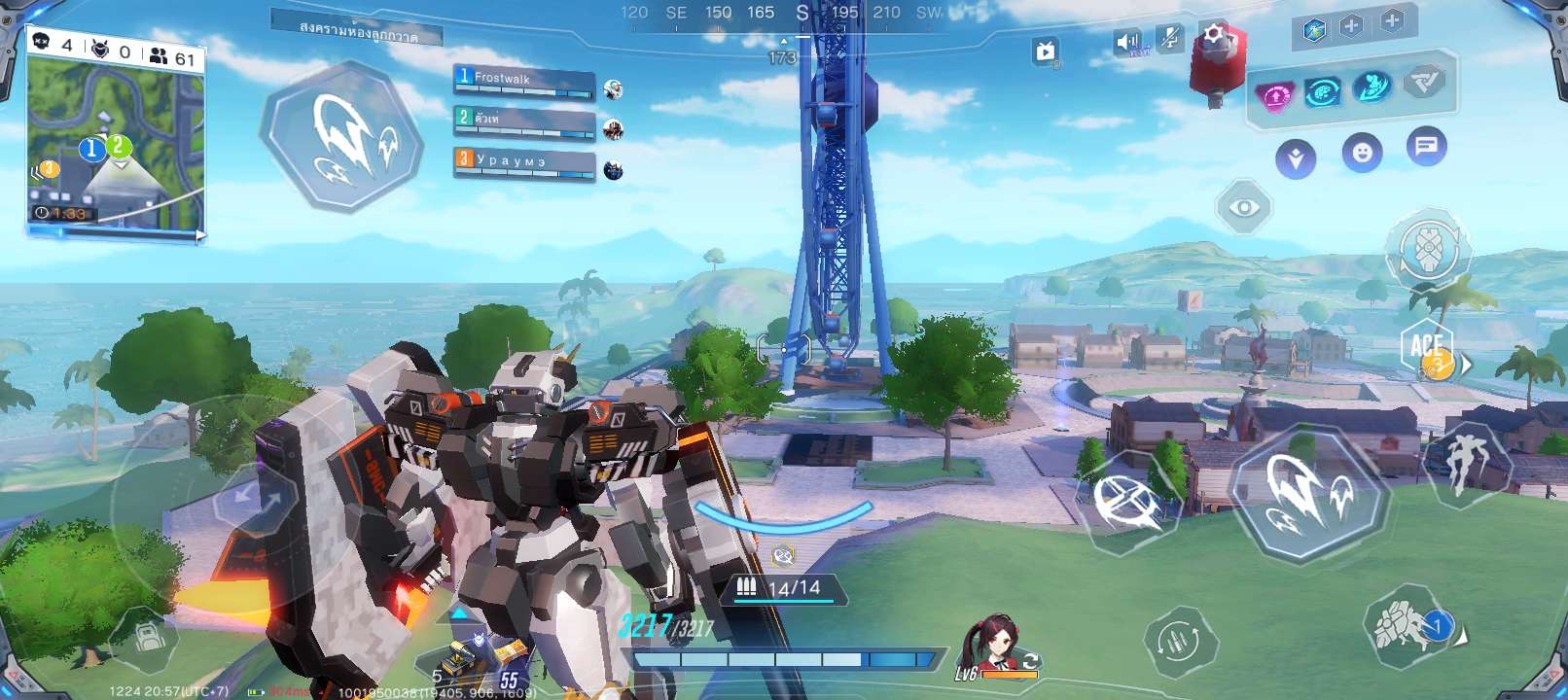Viewport: 1568px width, 700px height.
Task: Select the orange number 3 teammate row
Action: [523, 163]
